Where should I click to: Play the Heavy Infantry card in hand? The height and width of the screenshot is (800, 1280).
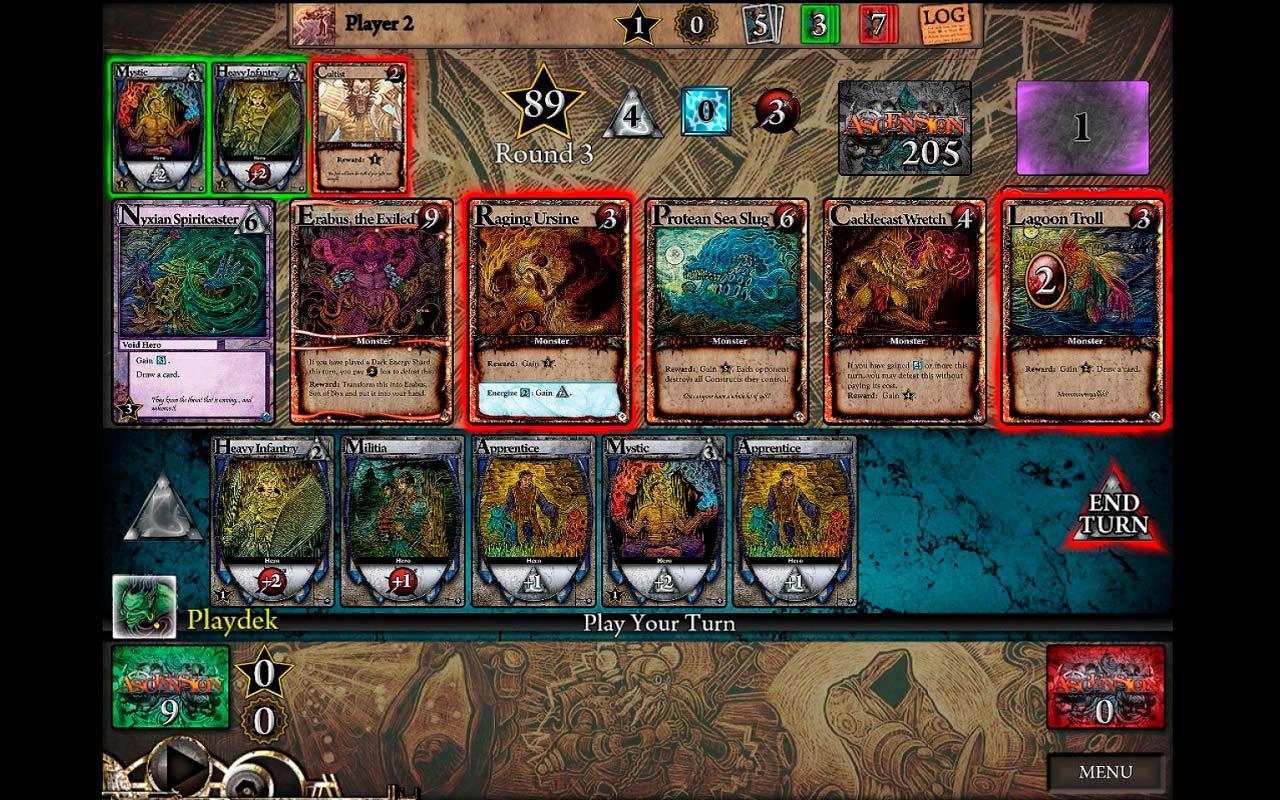(272, 521)
